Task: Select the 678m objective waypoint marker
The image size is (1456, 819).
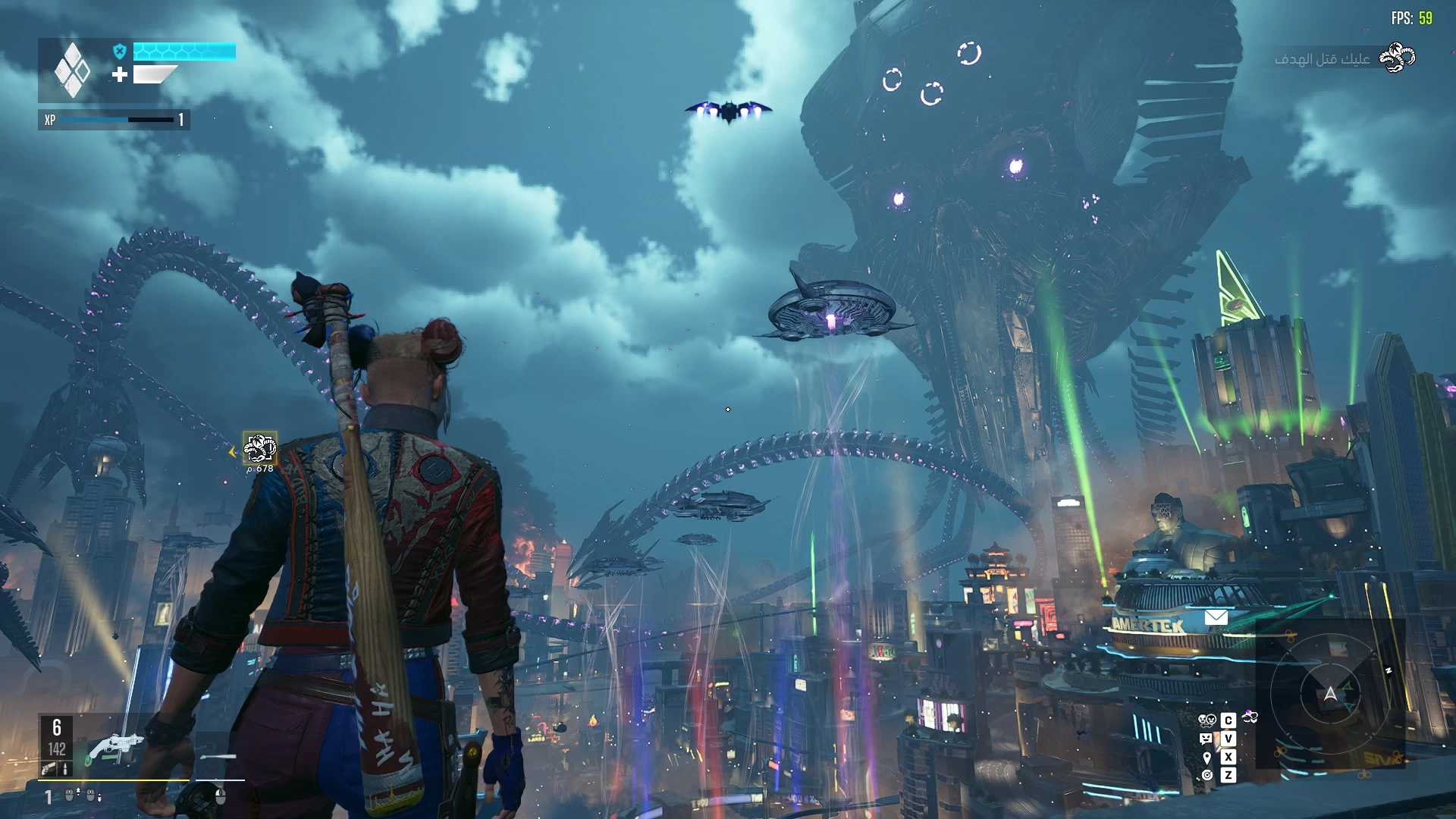Action: (x=259, y=448)
